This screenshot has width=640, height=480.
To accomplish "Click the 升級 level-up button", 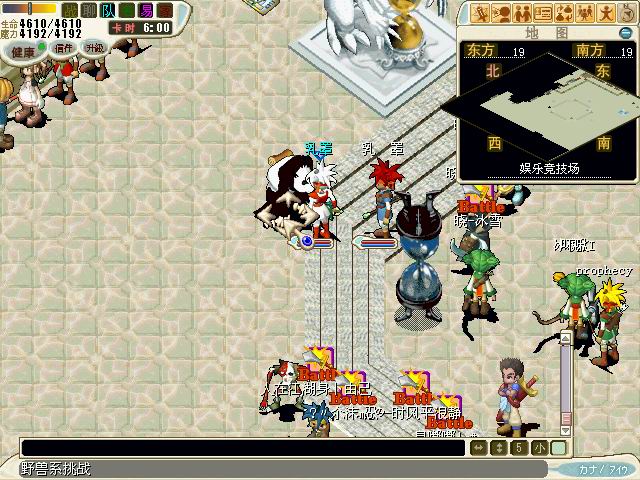I will (94, 48).
